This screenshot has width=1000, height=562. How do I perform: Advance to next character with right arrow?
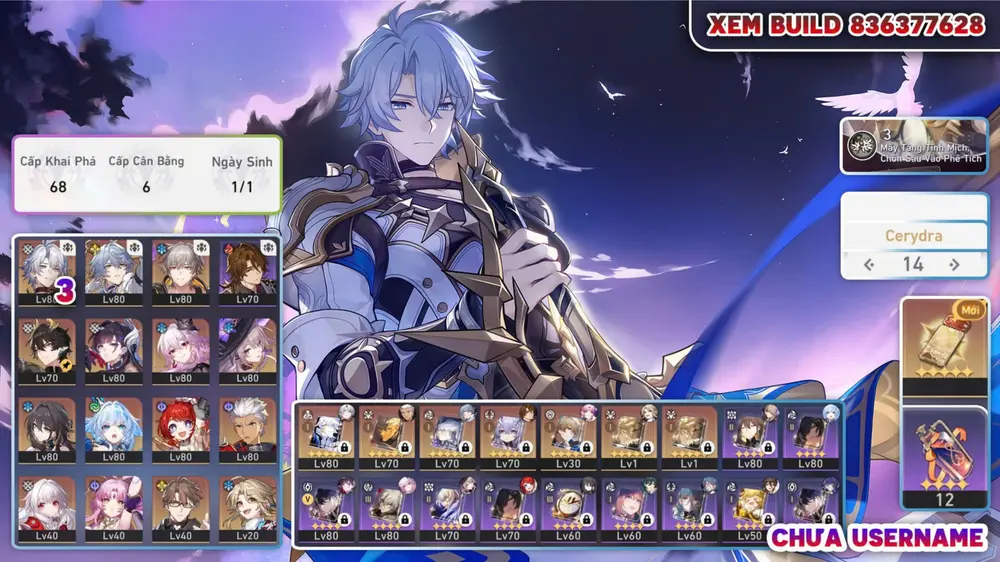(x=954, y=265)
